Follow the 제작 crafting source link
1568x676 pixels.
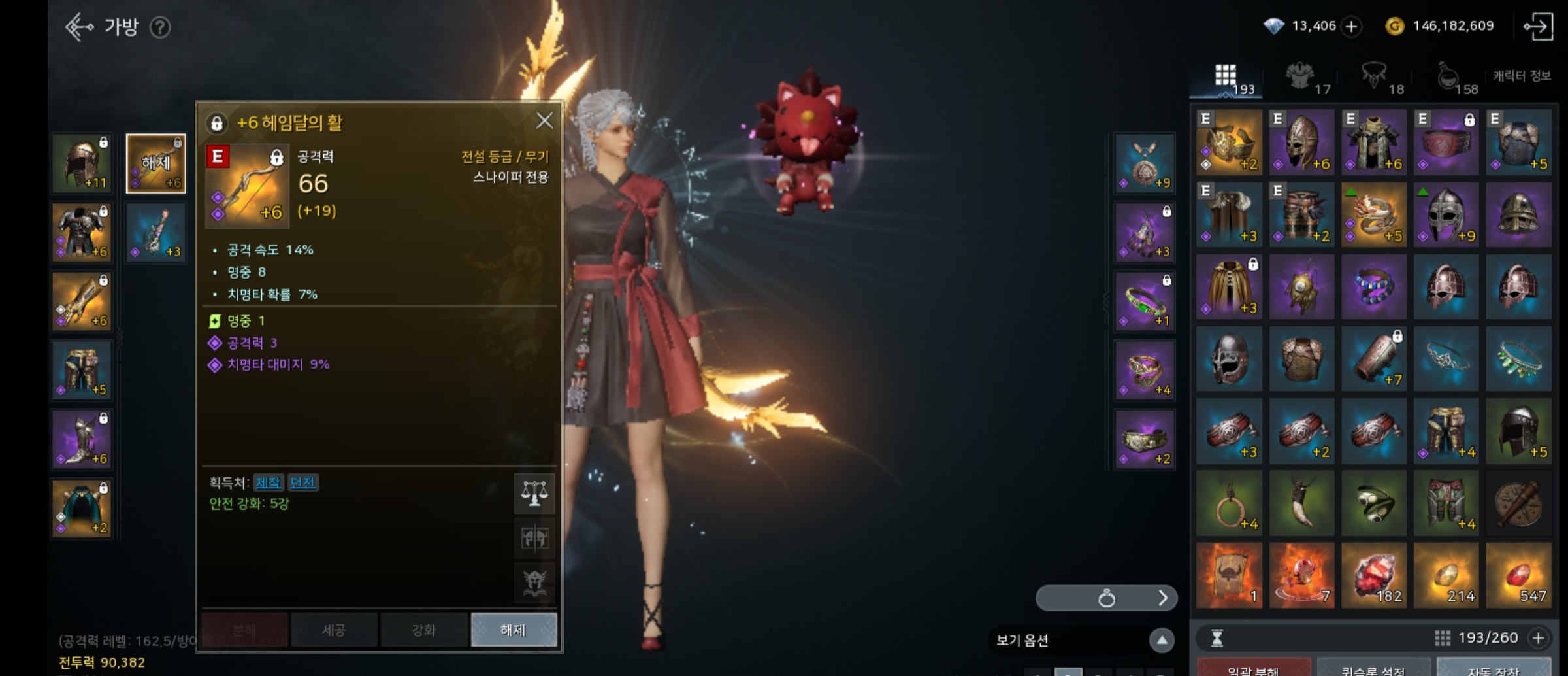click(x=268, y=482)
